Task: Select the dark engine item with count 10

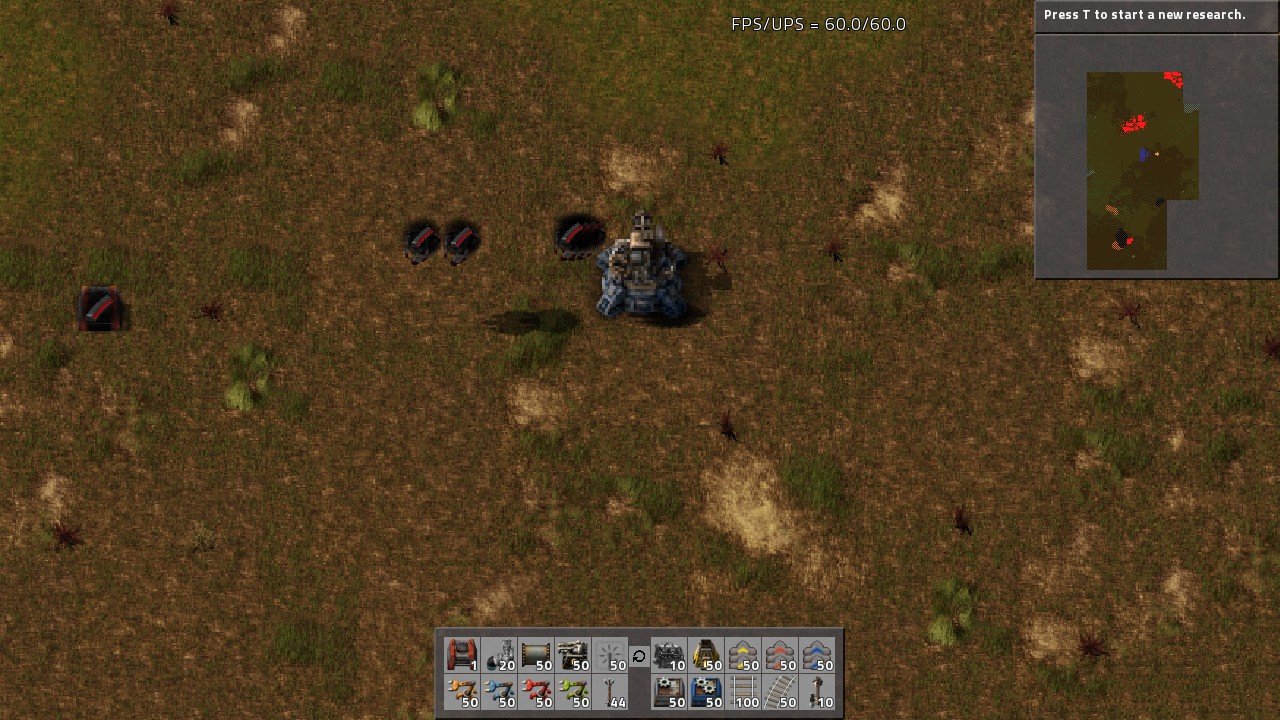Action: [668, 655]
